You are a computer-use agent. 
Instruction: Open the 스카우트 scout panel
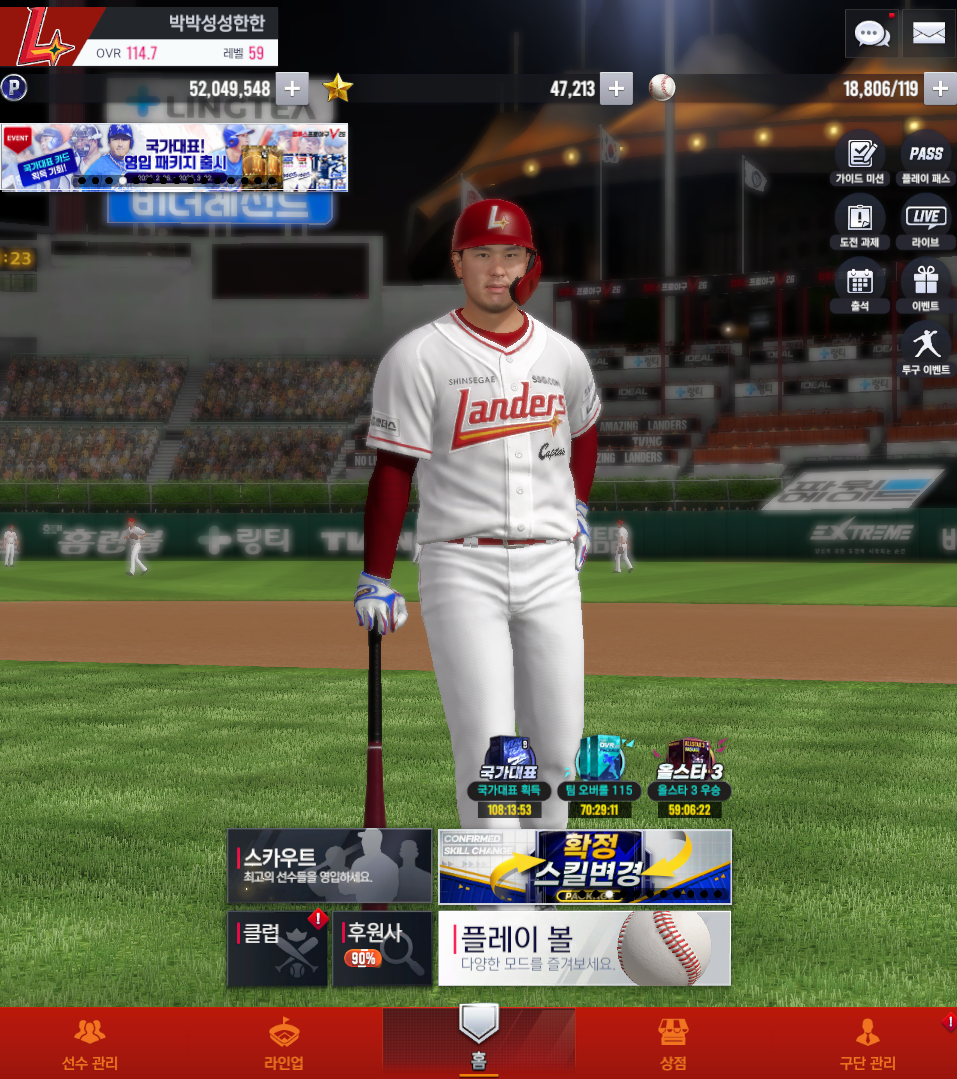pos(329,866)
